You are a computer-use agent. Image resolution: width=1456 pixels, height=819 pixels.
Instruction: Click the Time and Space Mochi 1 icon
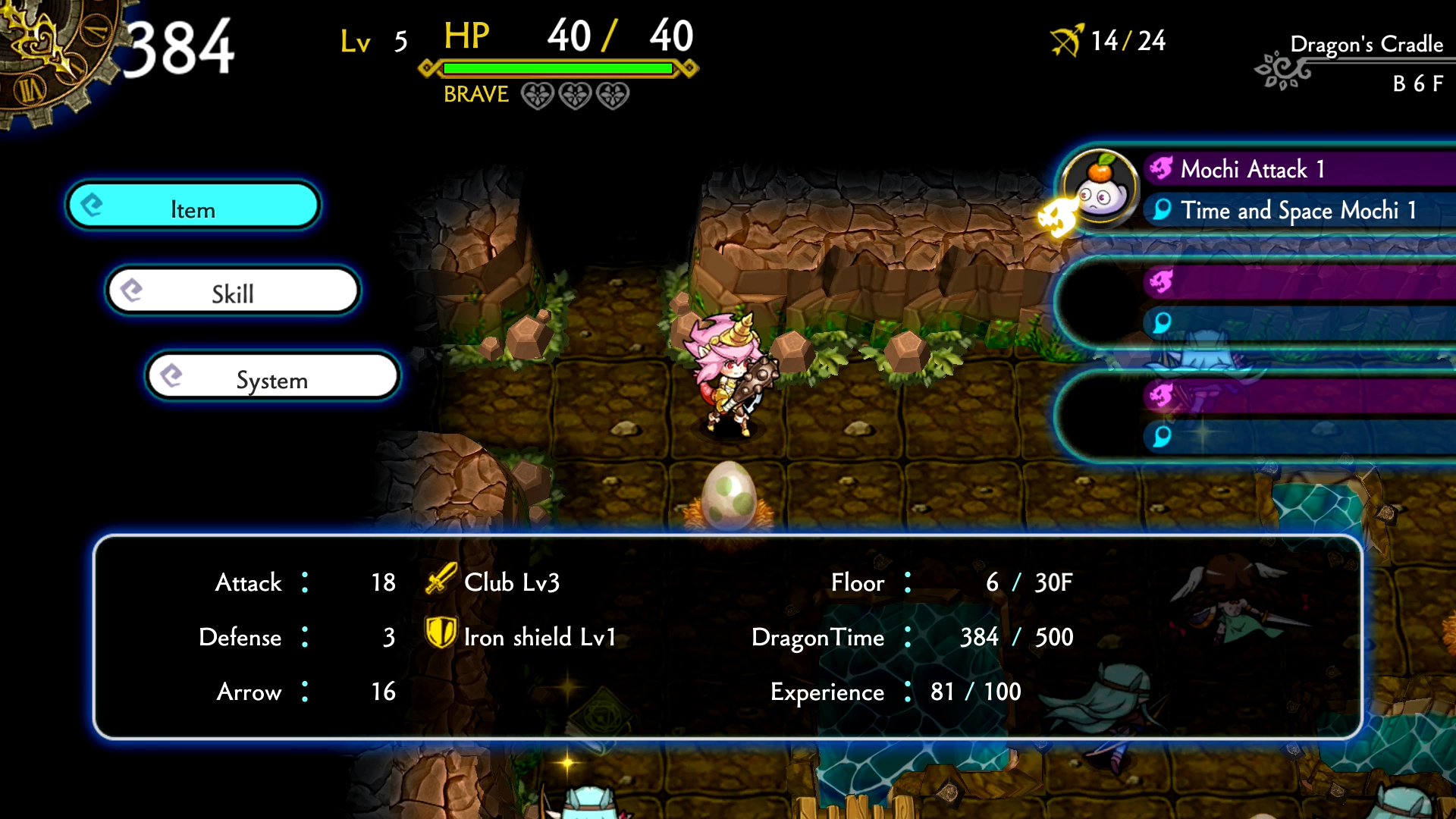(x=1160, y=211)
